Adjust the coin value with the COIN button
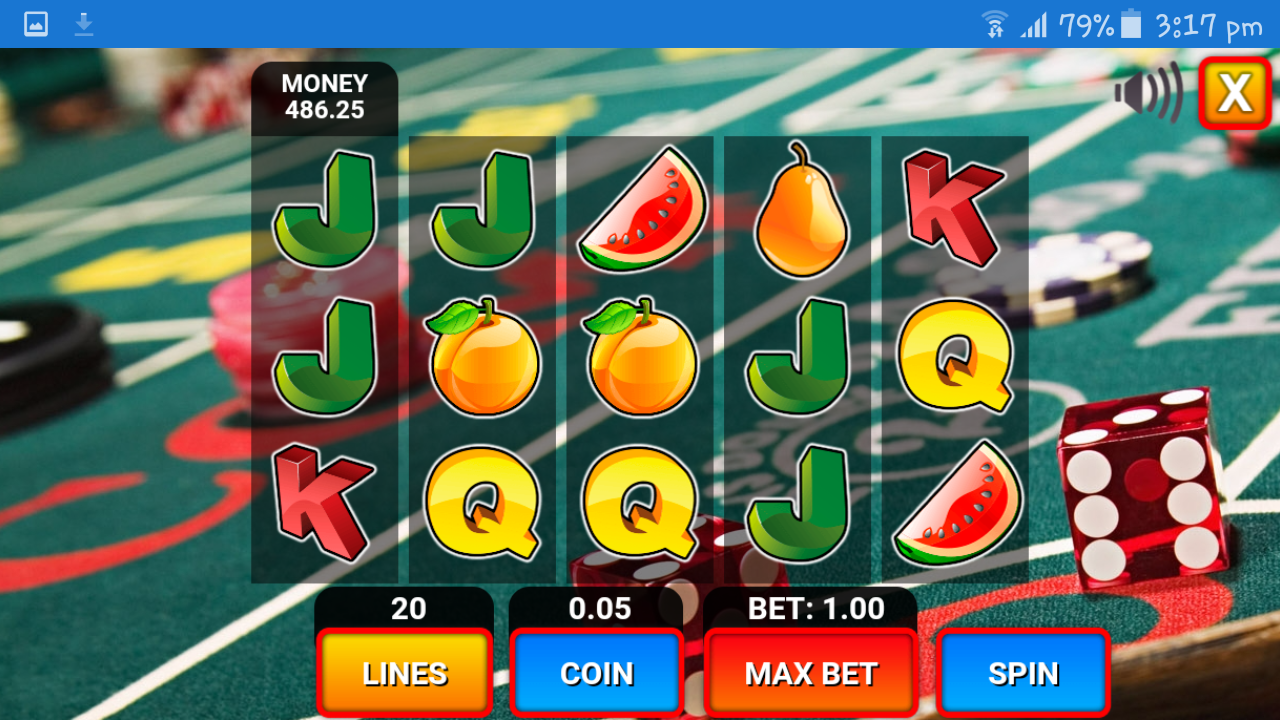The width and height of the screenshot is (1280, 720). click(596, 673)
